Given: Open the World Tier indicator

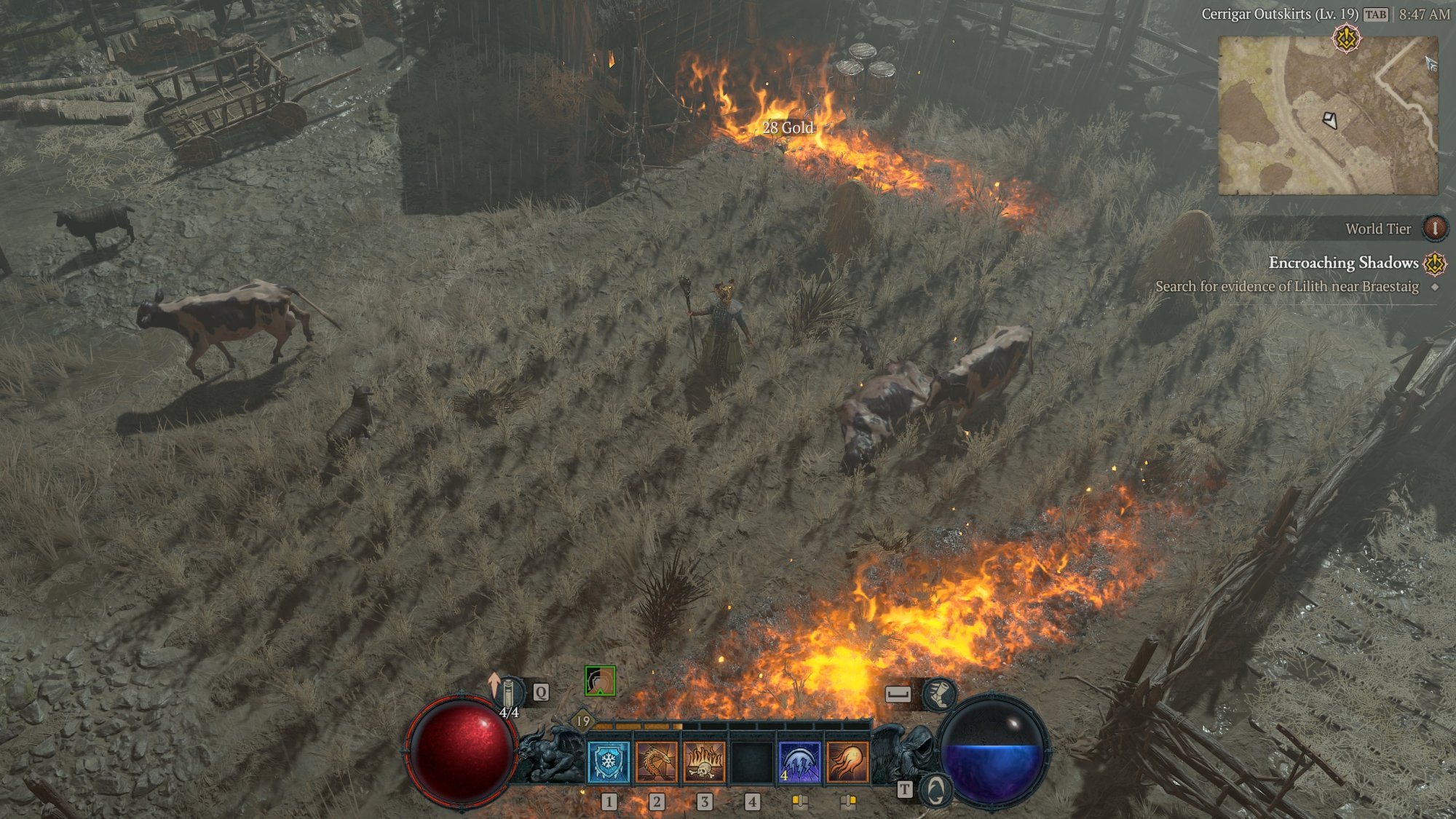Looking at the screenshot, I should coord(1434,229).
